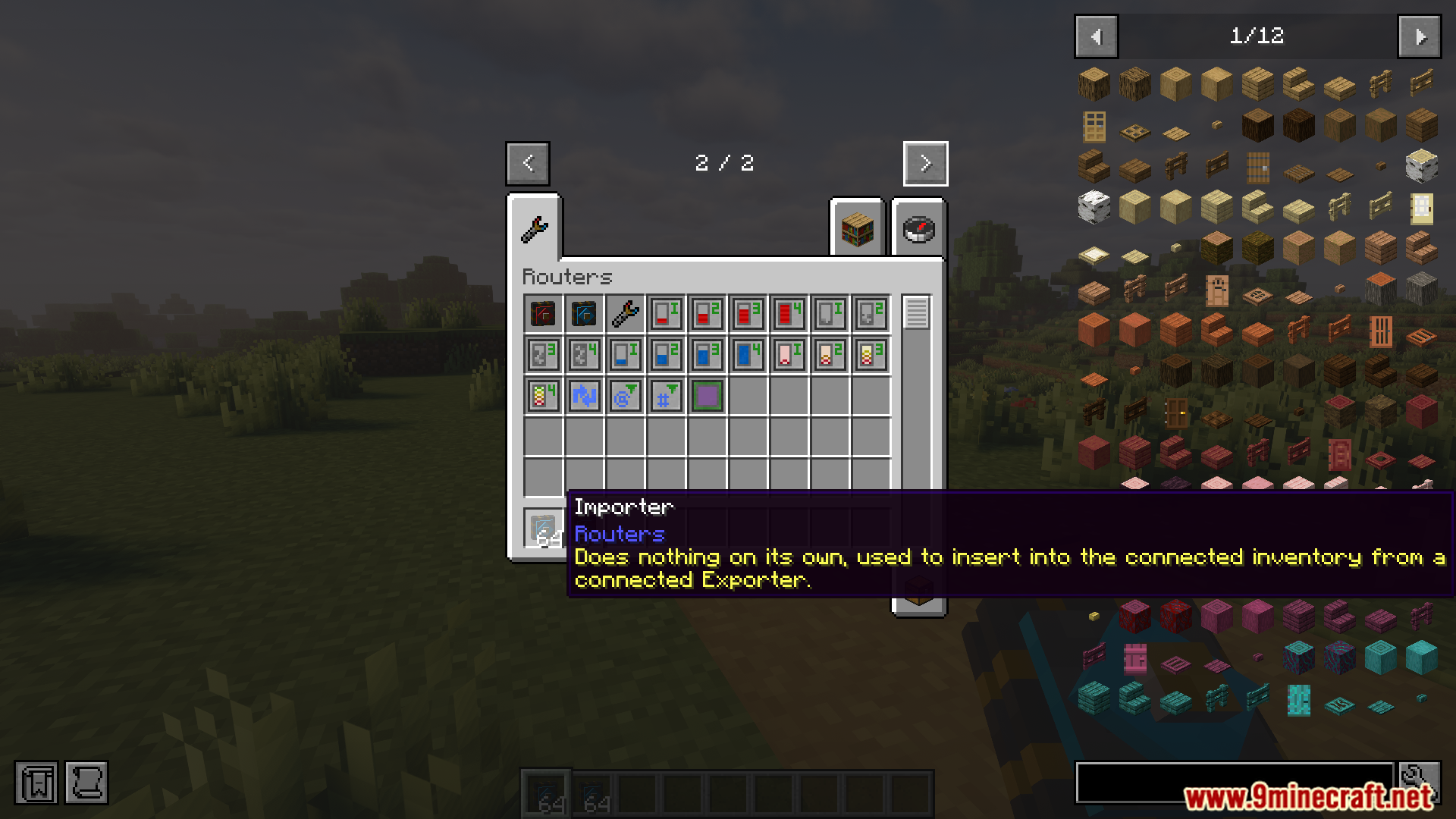
Task: Toggle the recipe book history button
Action: tap(86, 782)
